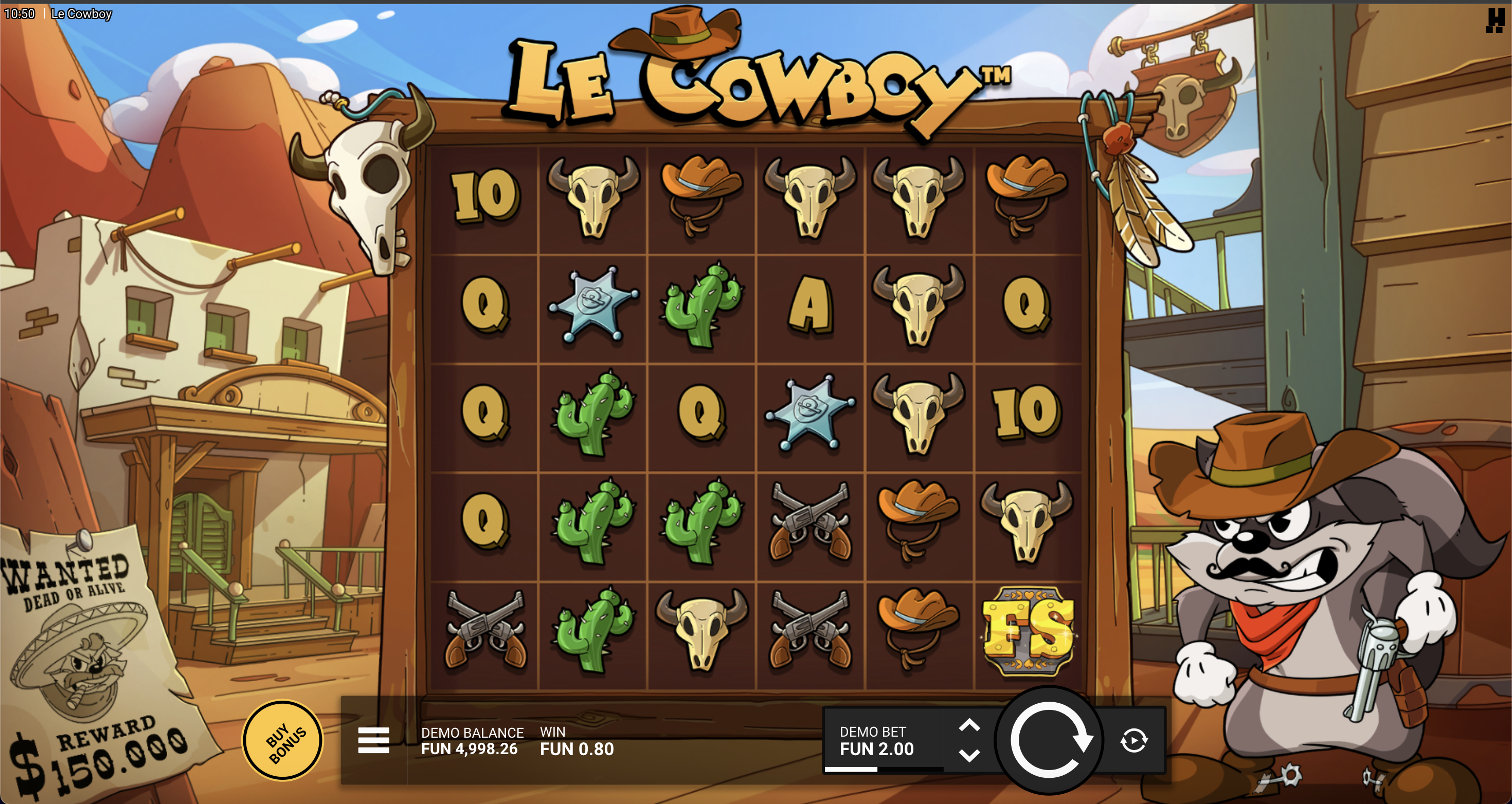1512x804 pixels.
Task: Open the autoplay settings icon
Action: pos(1133,740)
